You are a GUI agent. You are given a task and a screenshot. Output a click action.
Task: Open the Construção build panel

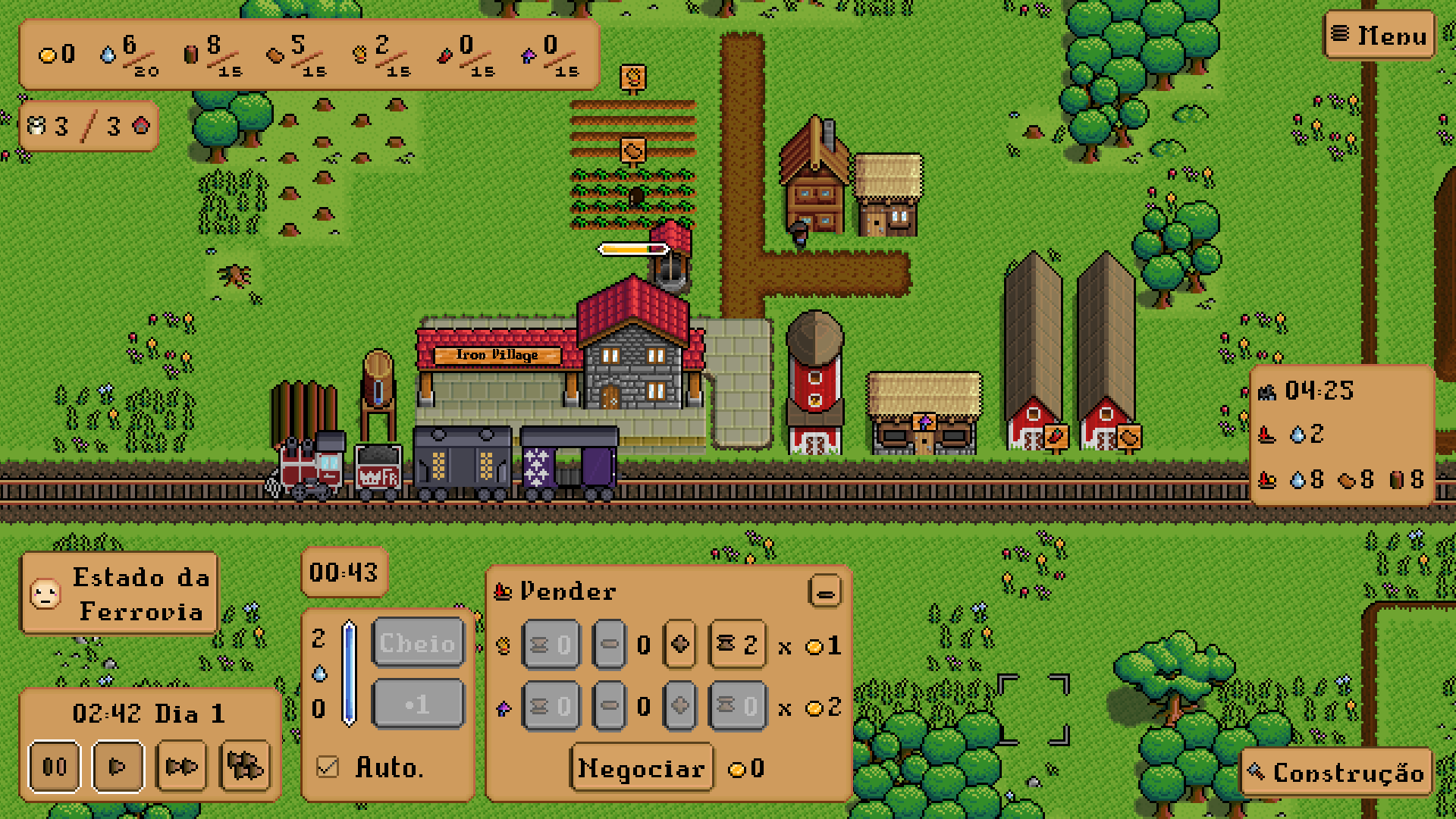(x=1338, y=772)
